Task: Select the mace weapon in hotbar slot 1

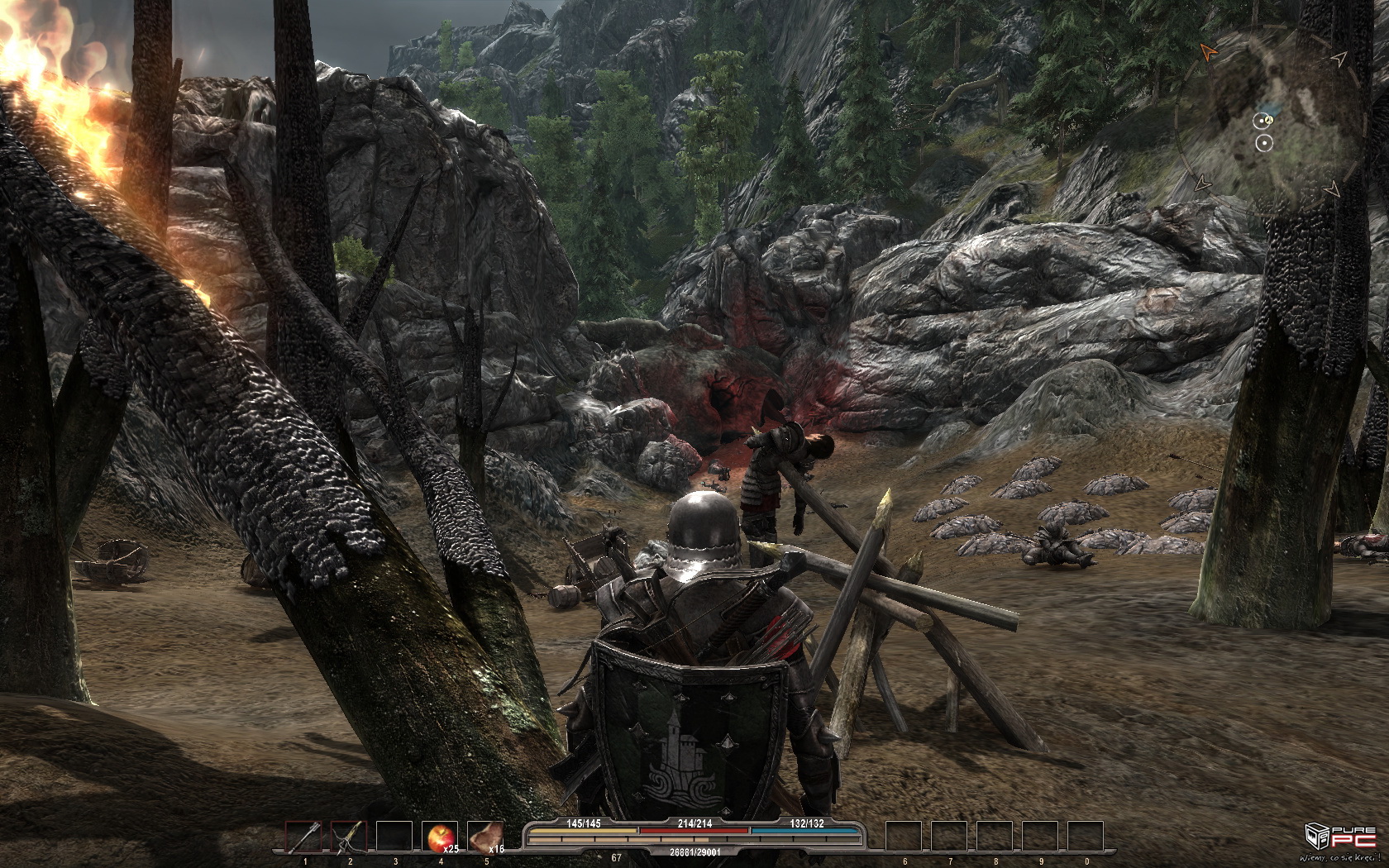Action: point(304,837)
